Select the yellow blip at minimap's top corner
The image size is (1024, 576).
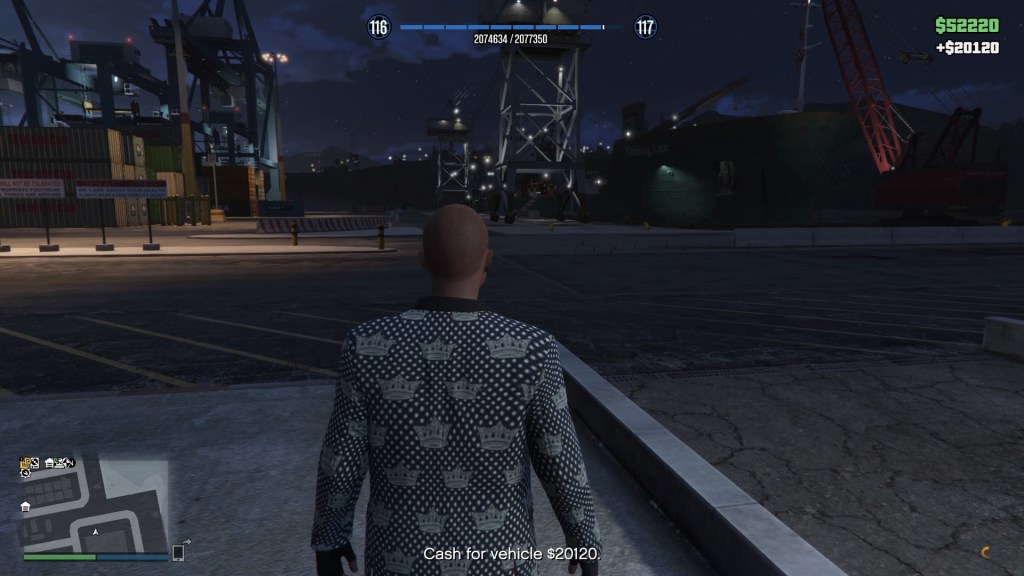click(27, 463)
